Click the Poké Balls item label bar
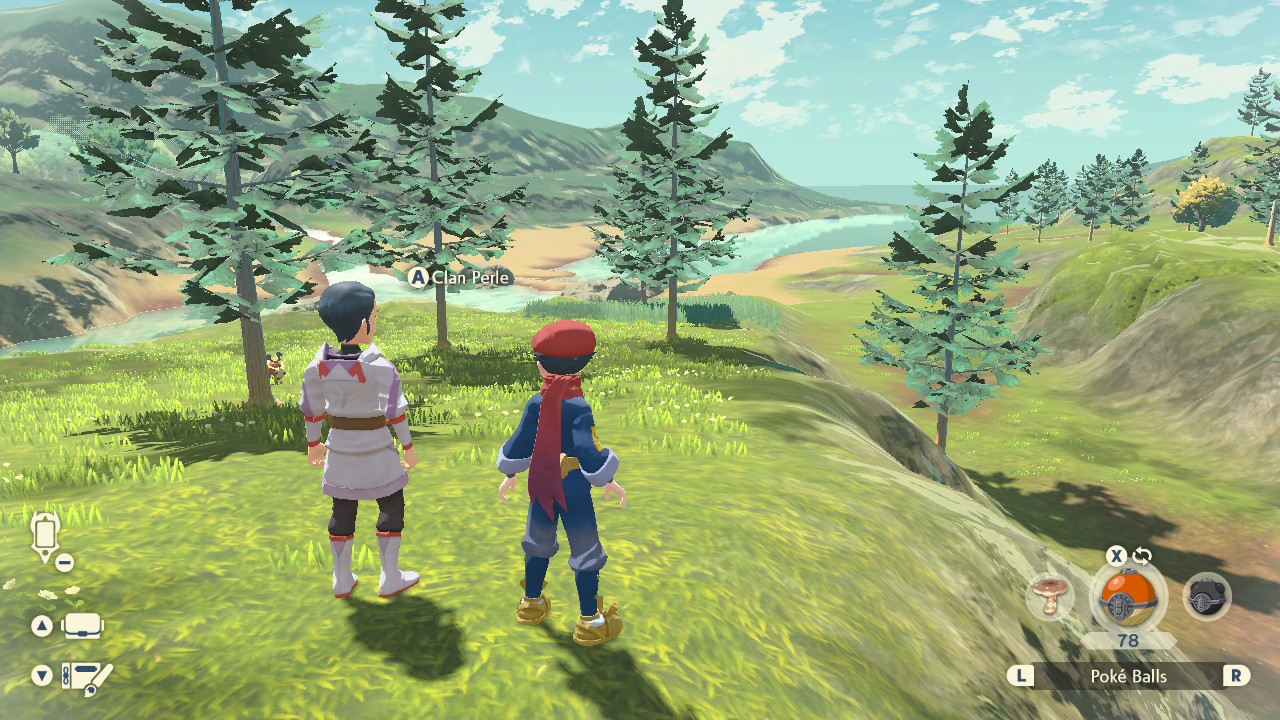This screenshot has height=720, width=1280. click(x=1128, y=677)
